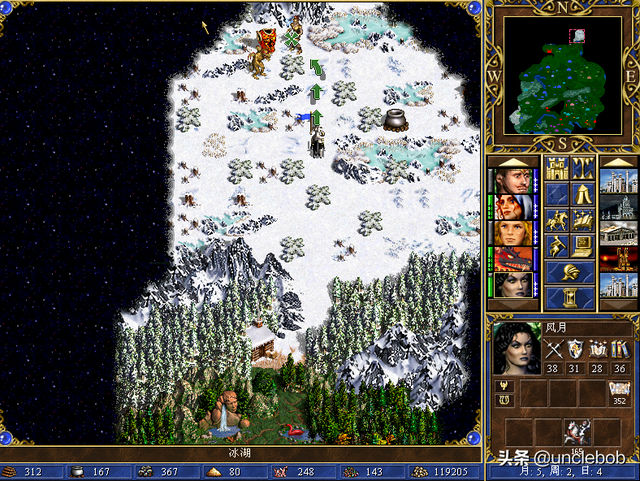Open system options via the computer icon
640x481 pixels.
tap(583, 245)
